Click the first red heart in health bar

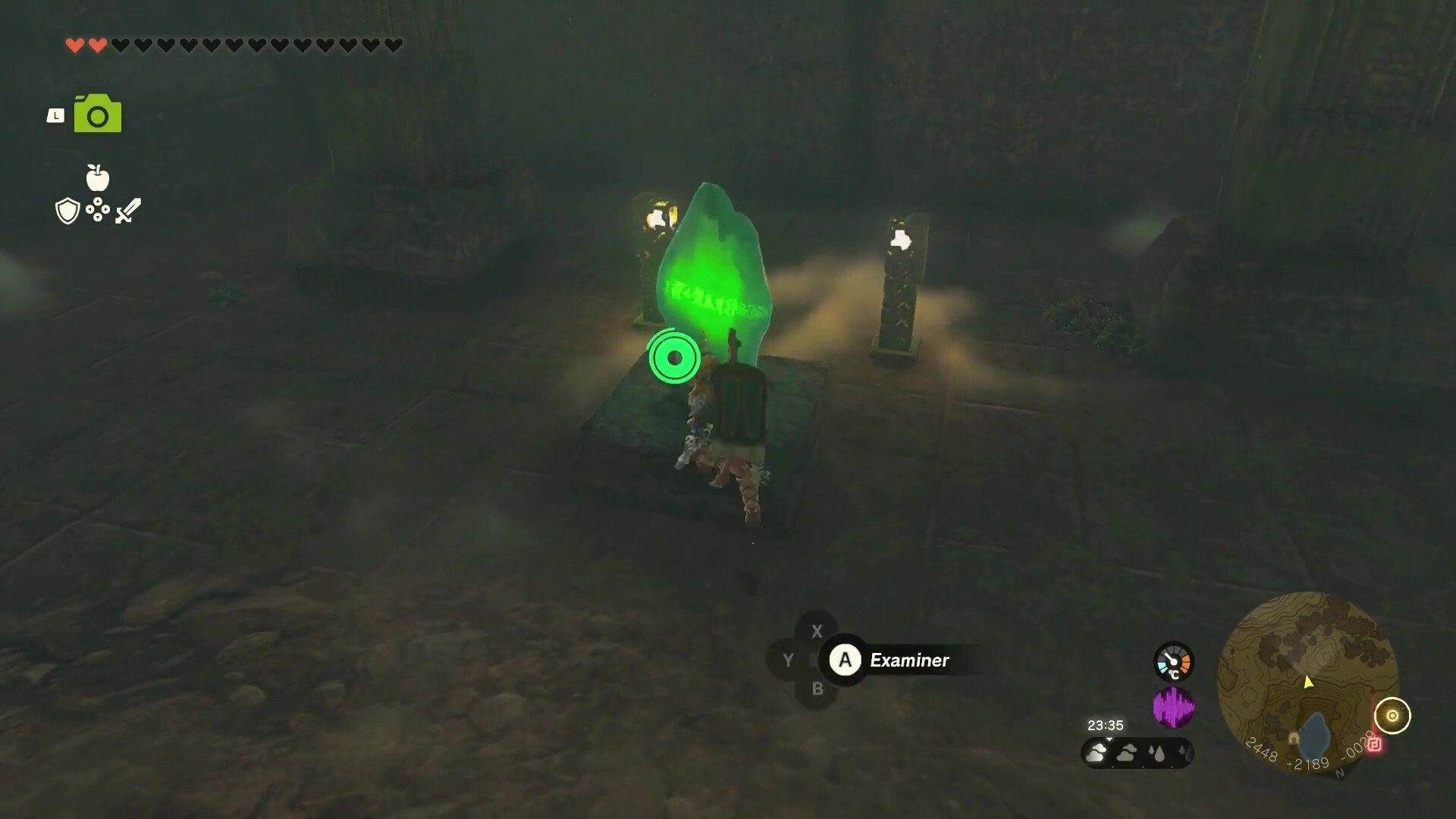[x=75, y=44]
